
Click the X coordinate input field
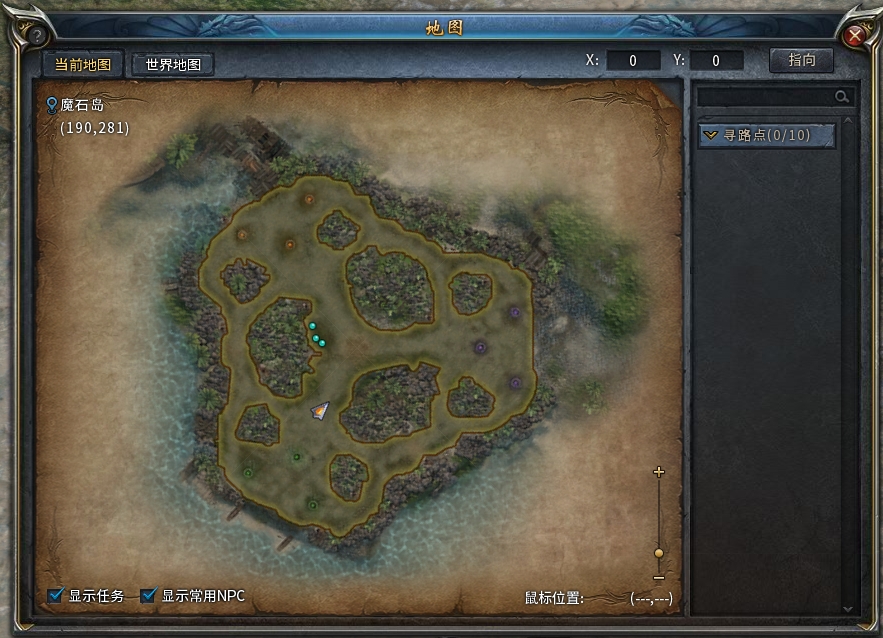pyautogui.click(x=633, y=61)
